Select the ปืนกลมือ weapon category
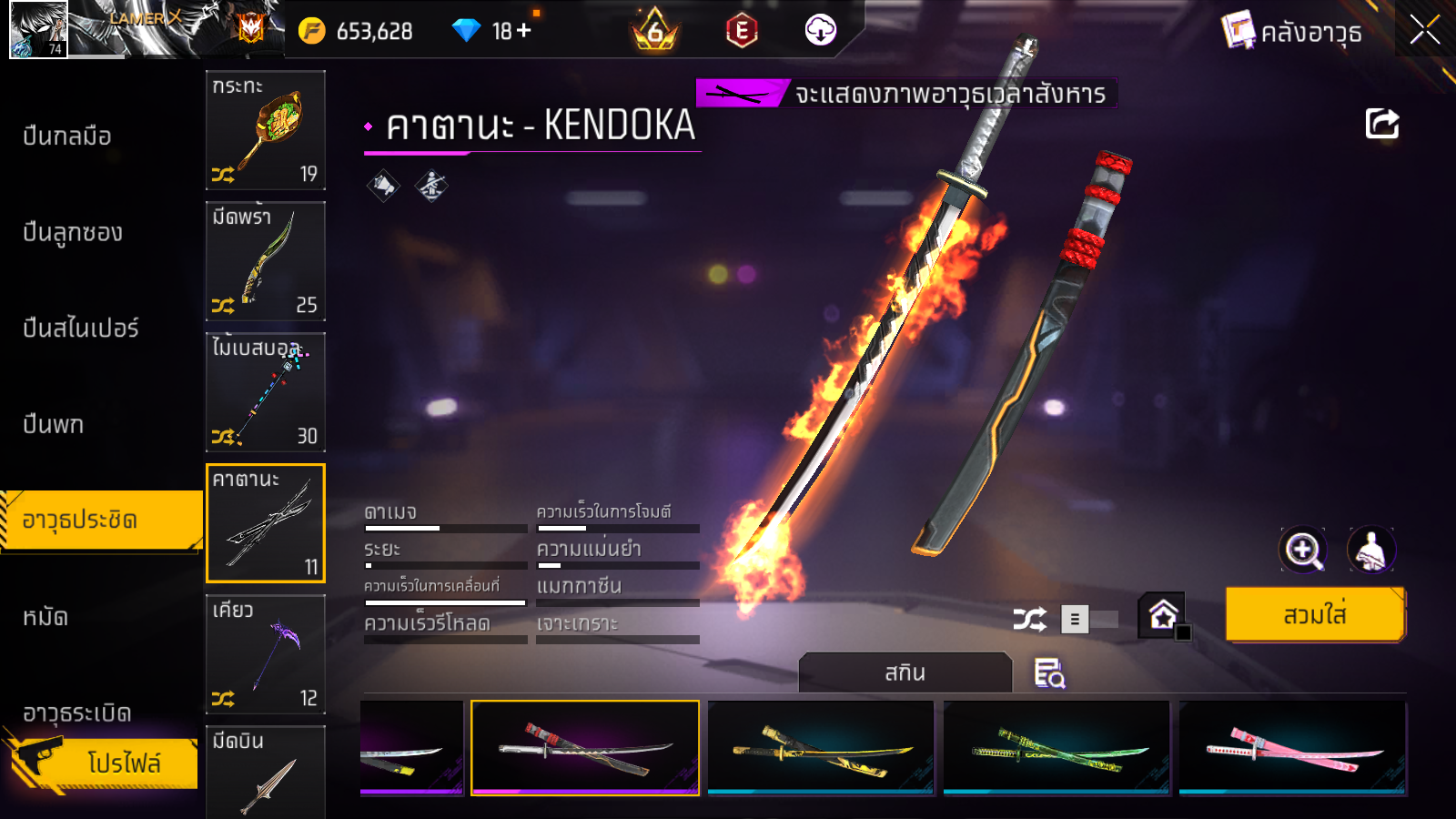 [67, 136]
